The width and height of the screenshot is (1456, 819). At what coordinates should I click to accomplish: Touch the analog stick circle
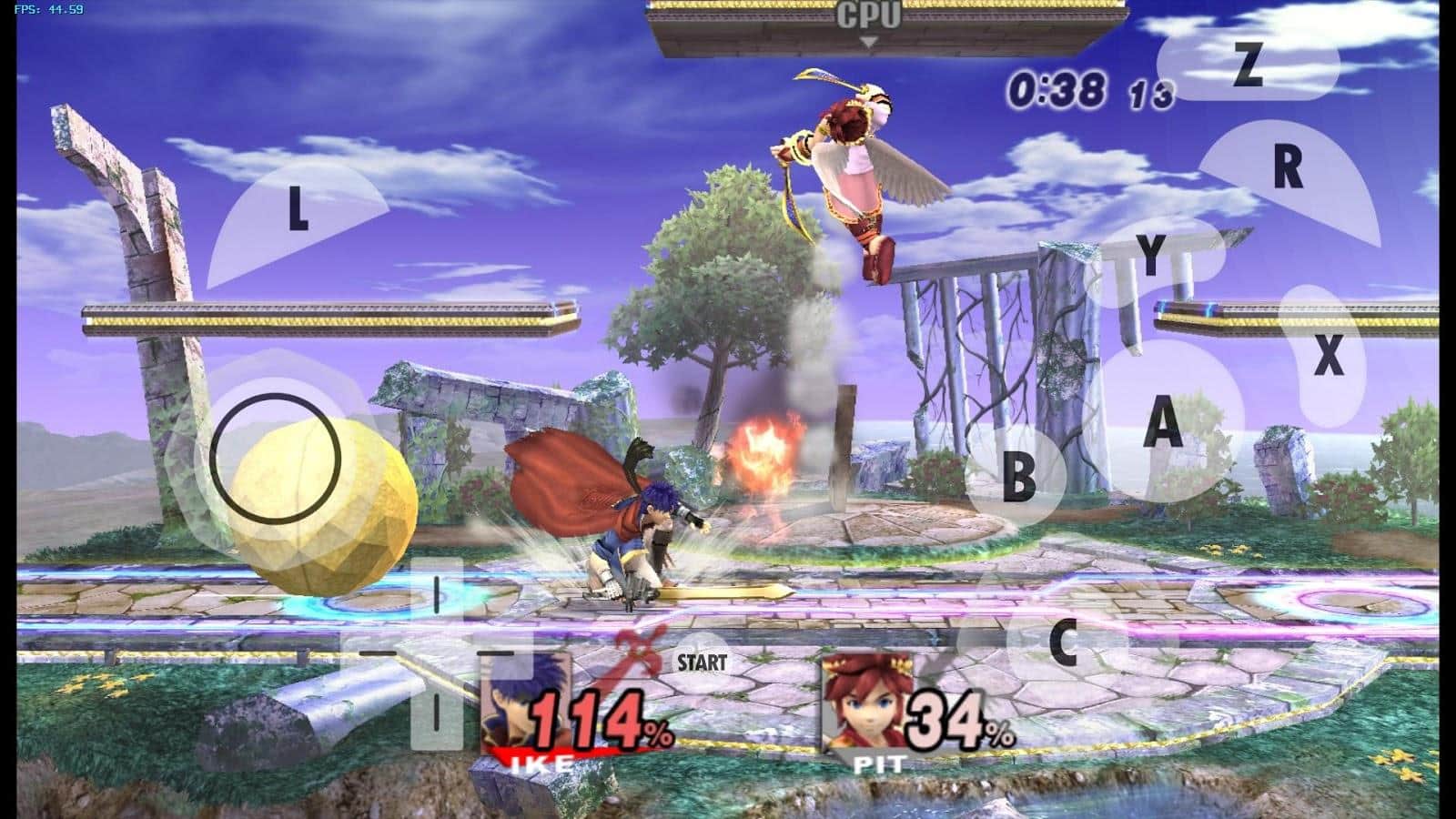click(x=275, y=458)
